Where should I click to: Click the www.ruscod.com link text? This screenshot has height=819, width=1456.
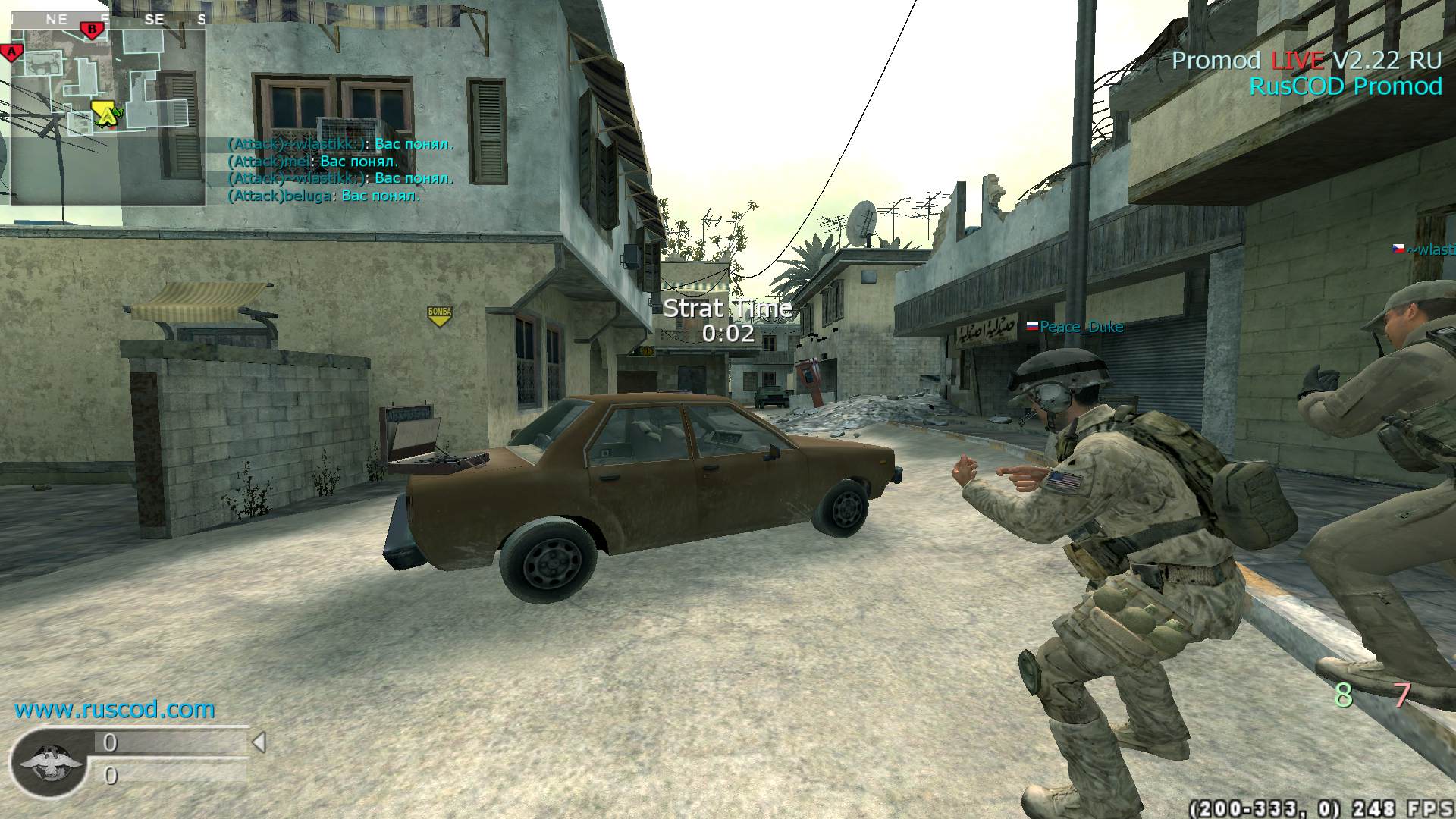115,709
